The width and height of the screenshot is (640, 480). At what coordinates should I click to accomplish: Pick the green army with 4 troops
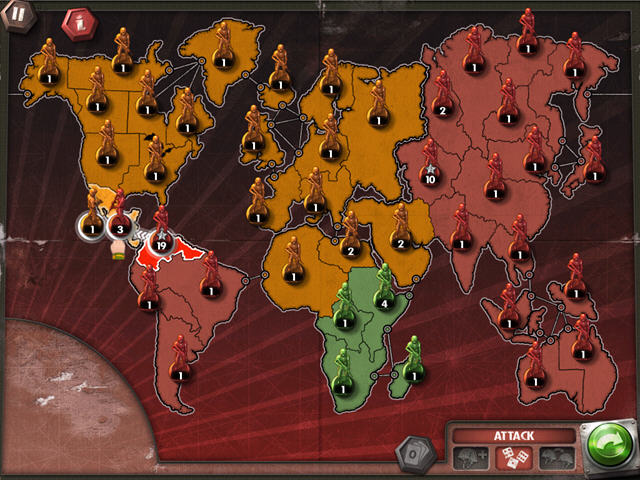pyautogui.click(x=385, y=301)
